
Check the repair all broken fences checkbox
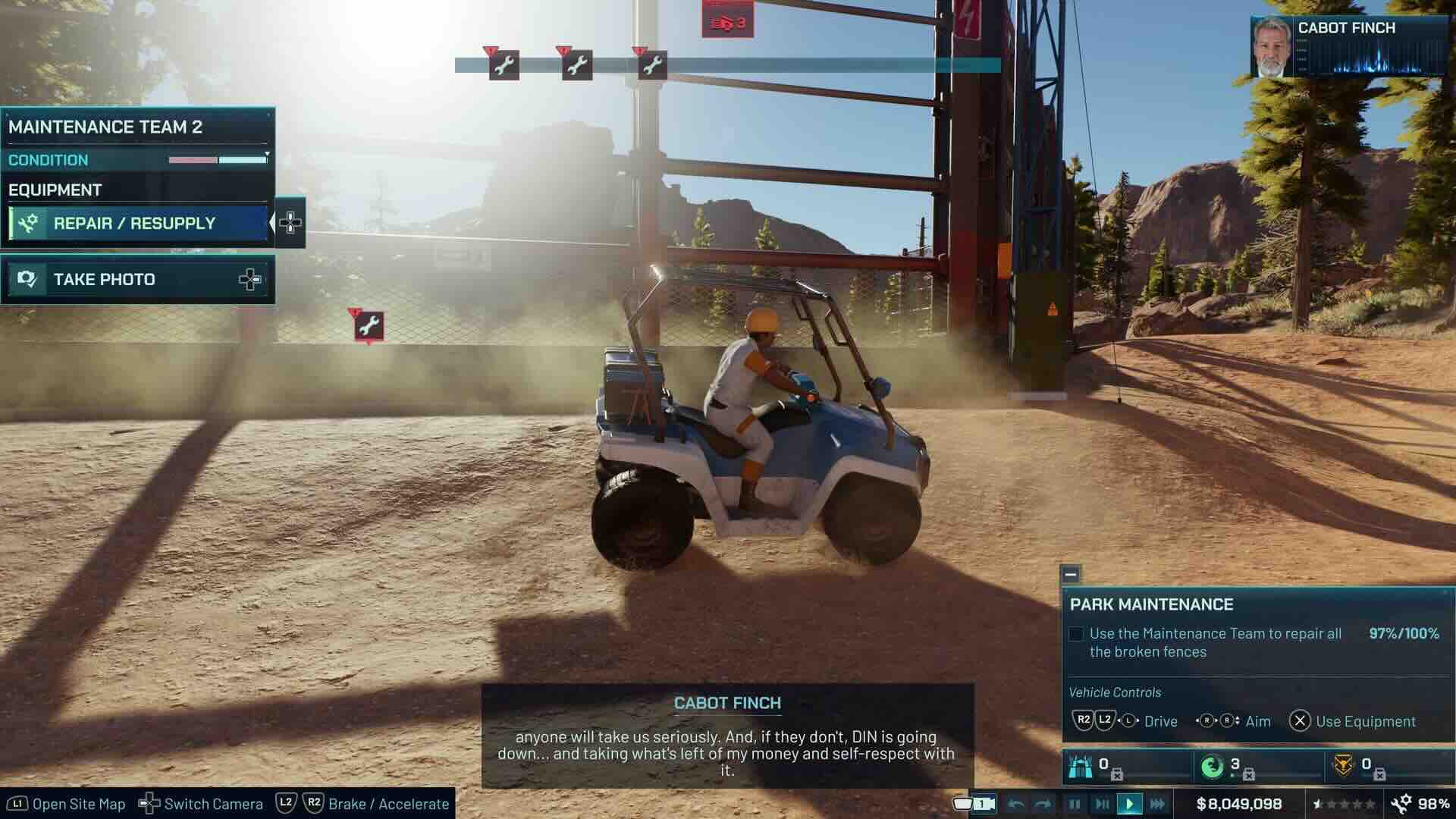click(1075, 633)
